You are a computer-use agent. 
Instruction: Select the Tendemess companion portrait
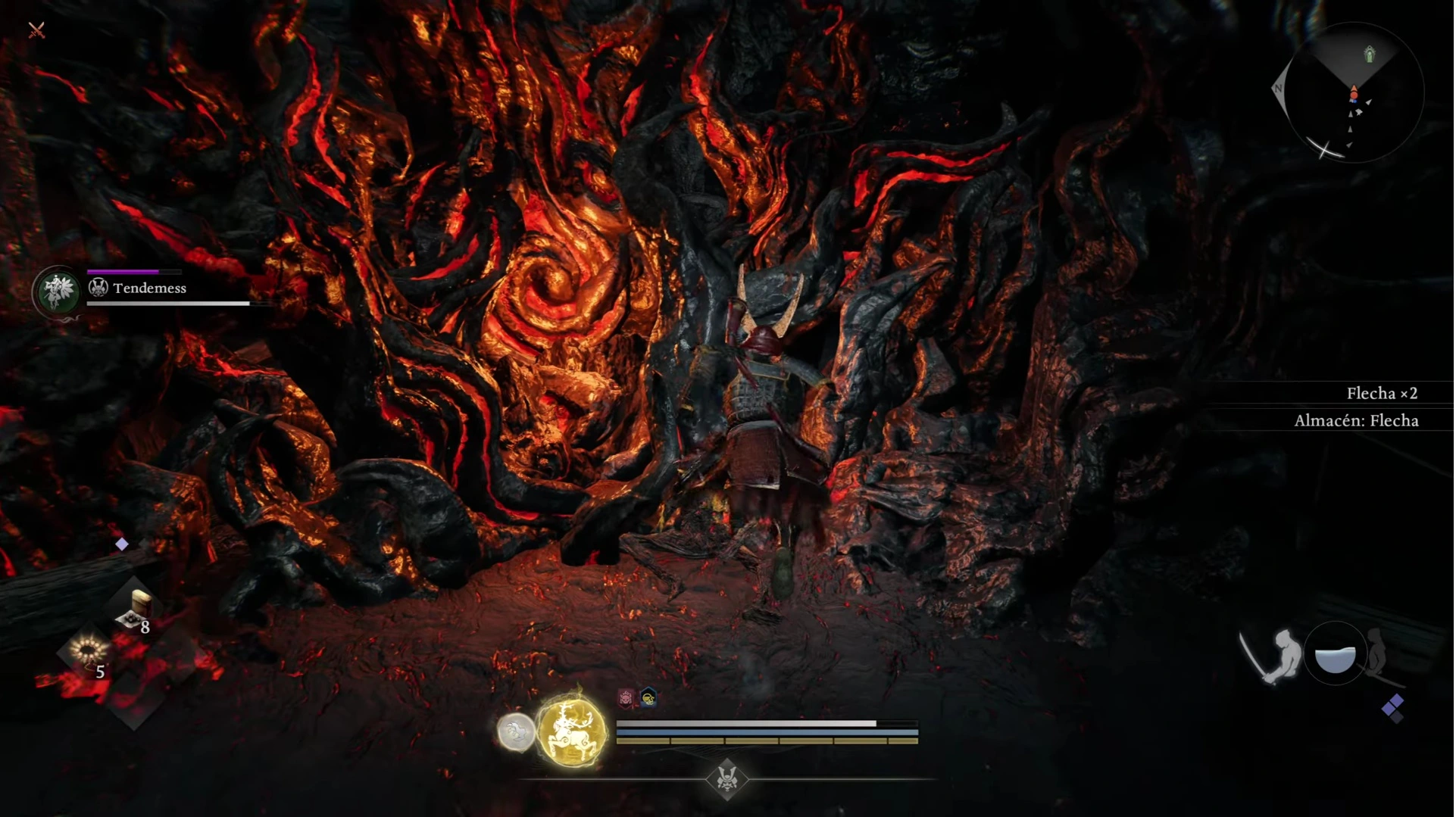tap(58, 291)
